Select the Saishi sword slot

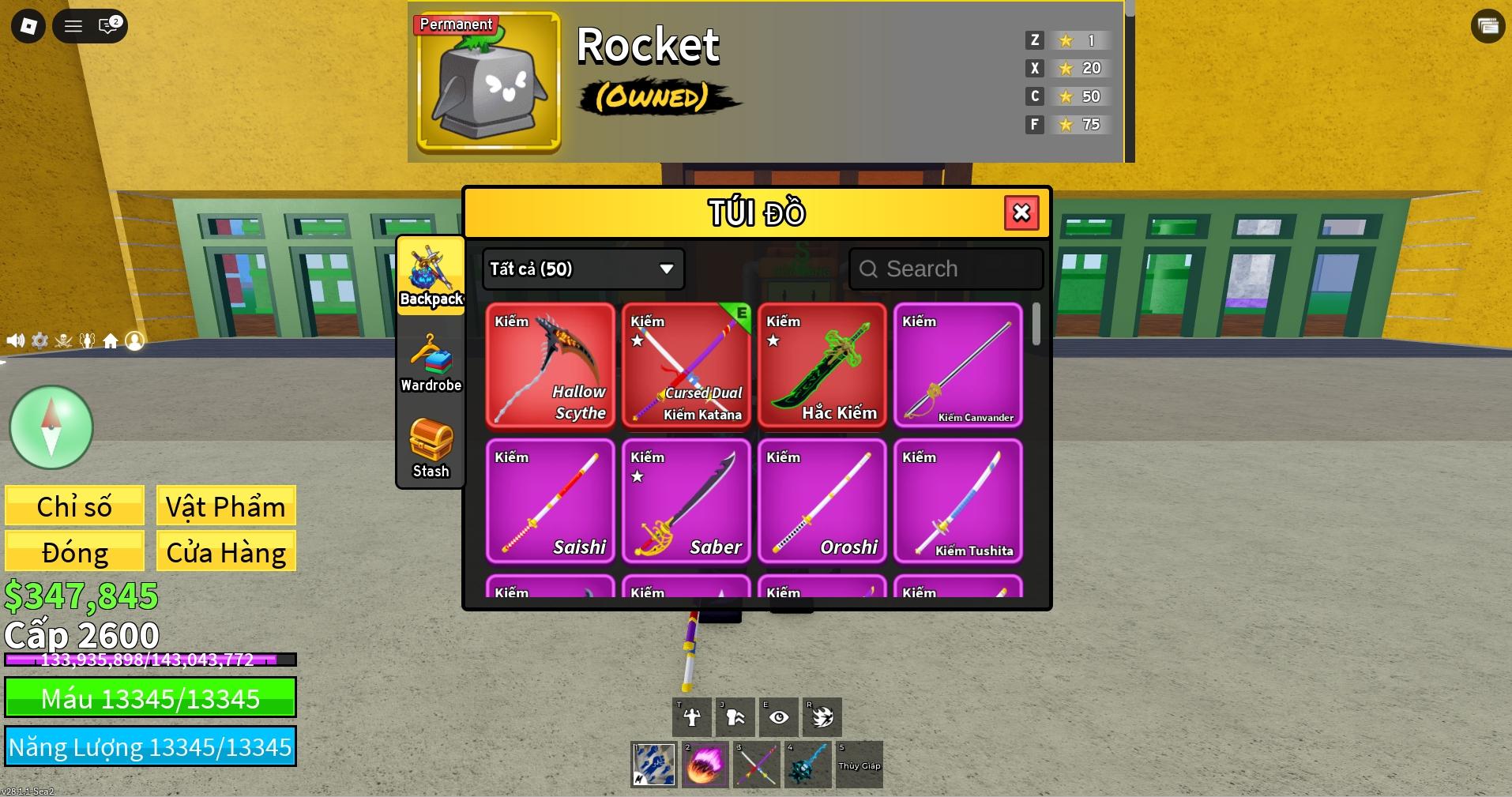coord(550,501)
